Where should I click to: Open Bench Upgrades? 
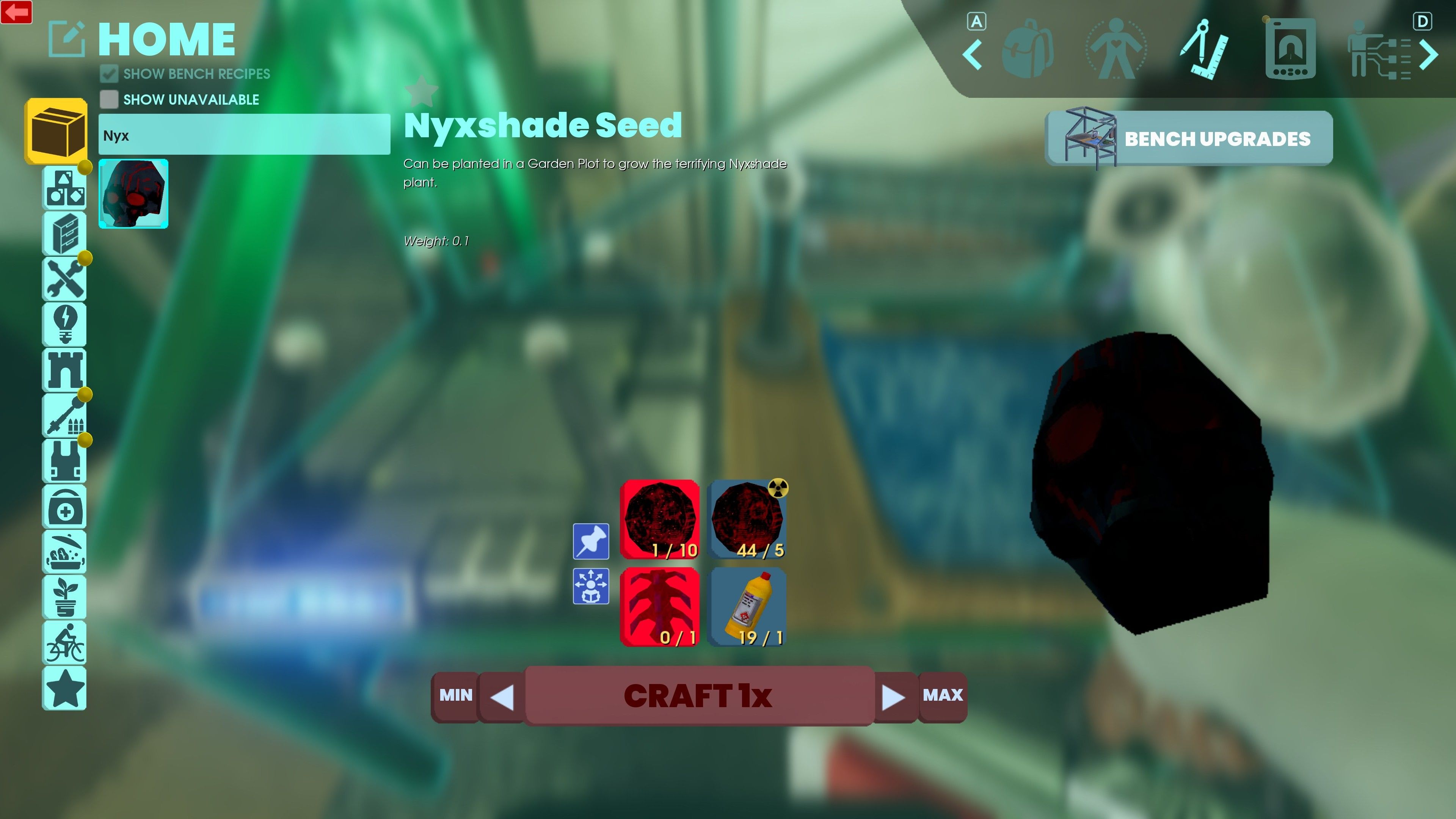click(1189, 138)
